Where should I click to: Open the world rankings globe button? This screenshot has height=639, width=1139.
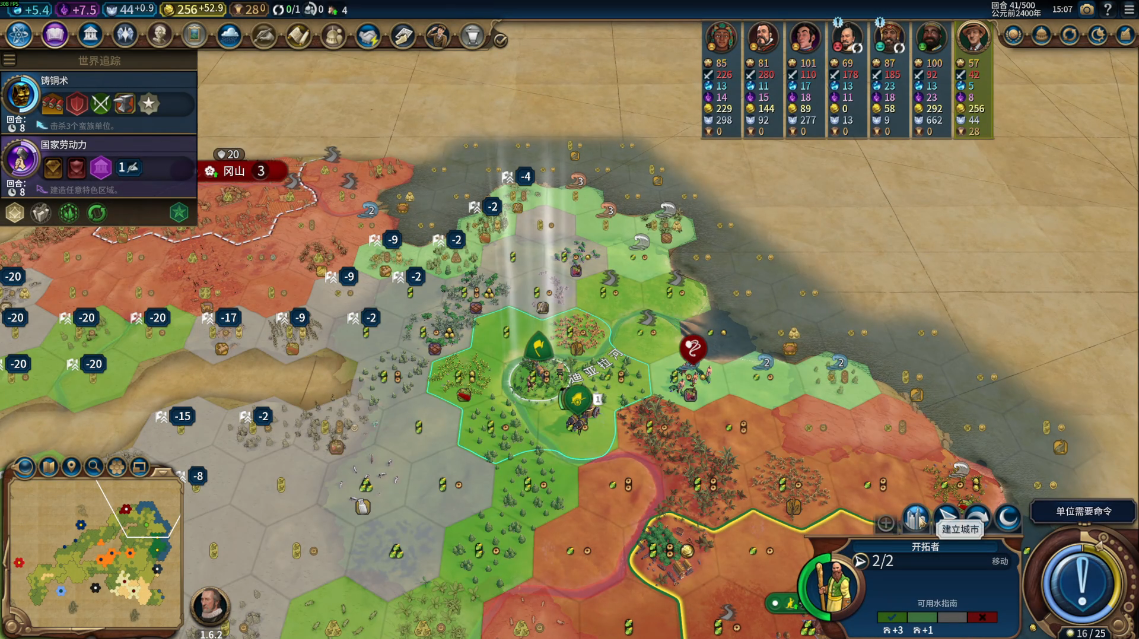click(x=1014, y=35)
